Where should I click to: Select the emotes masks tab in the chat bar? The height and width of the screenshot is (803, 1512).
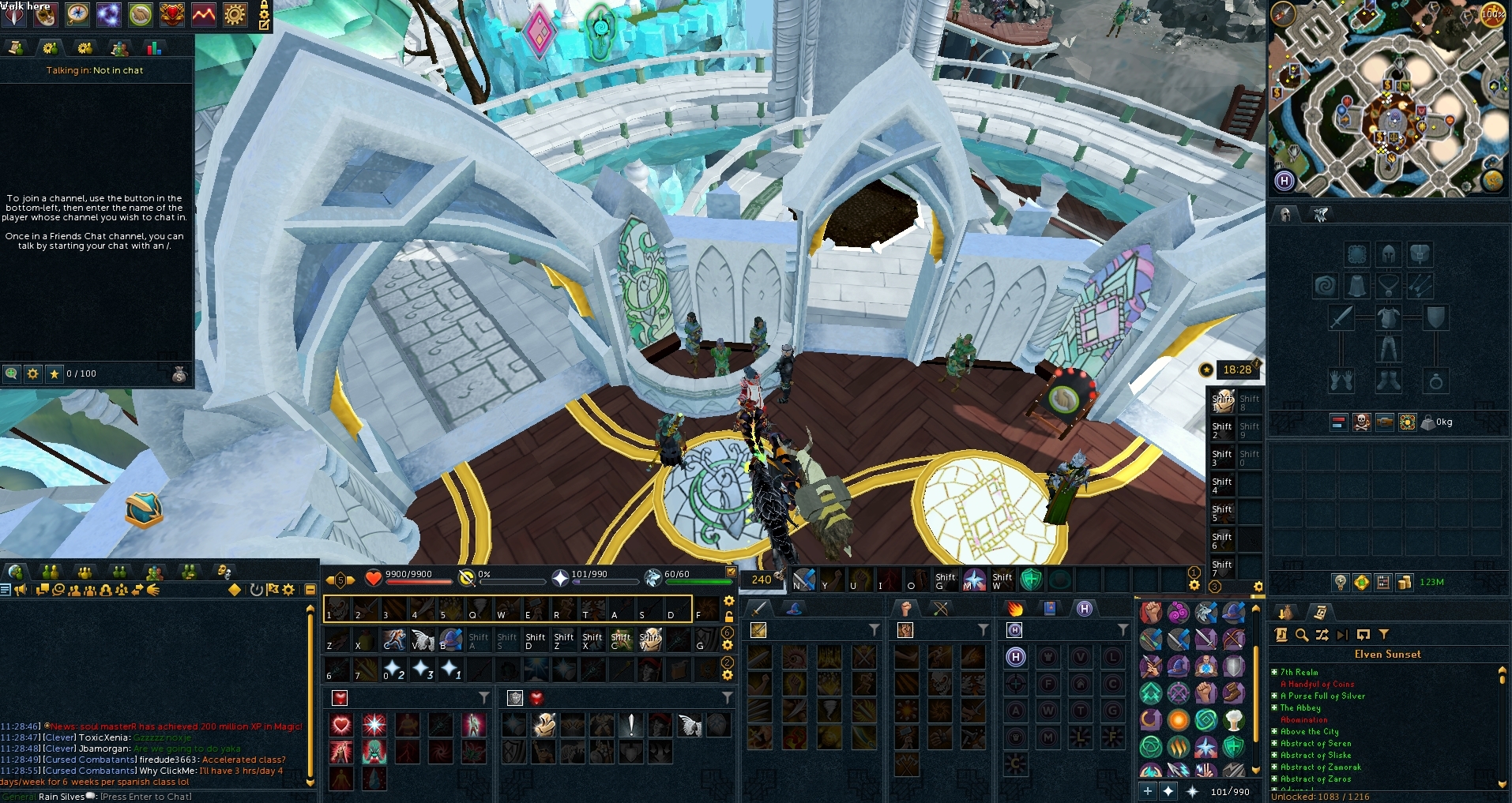pos(224,572)
